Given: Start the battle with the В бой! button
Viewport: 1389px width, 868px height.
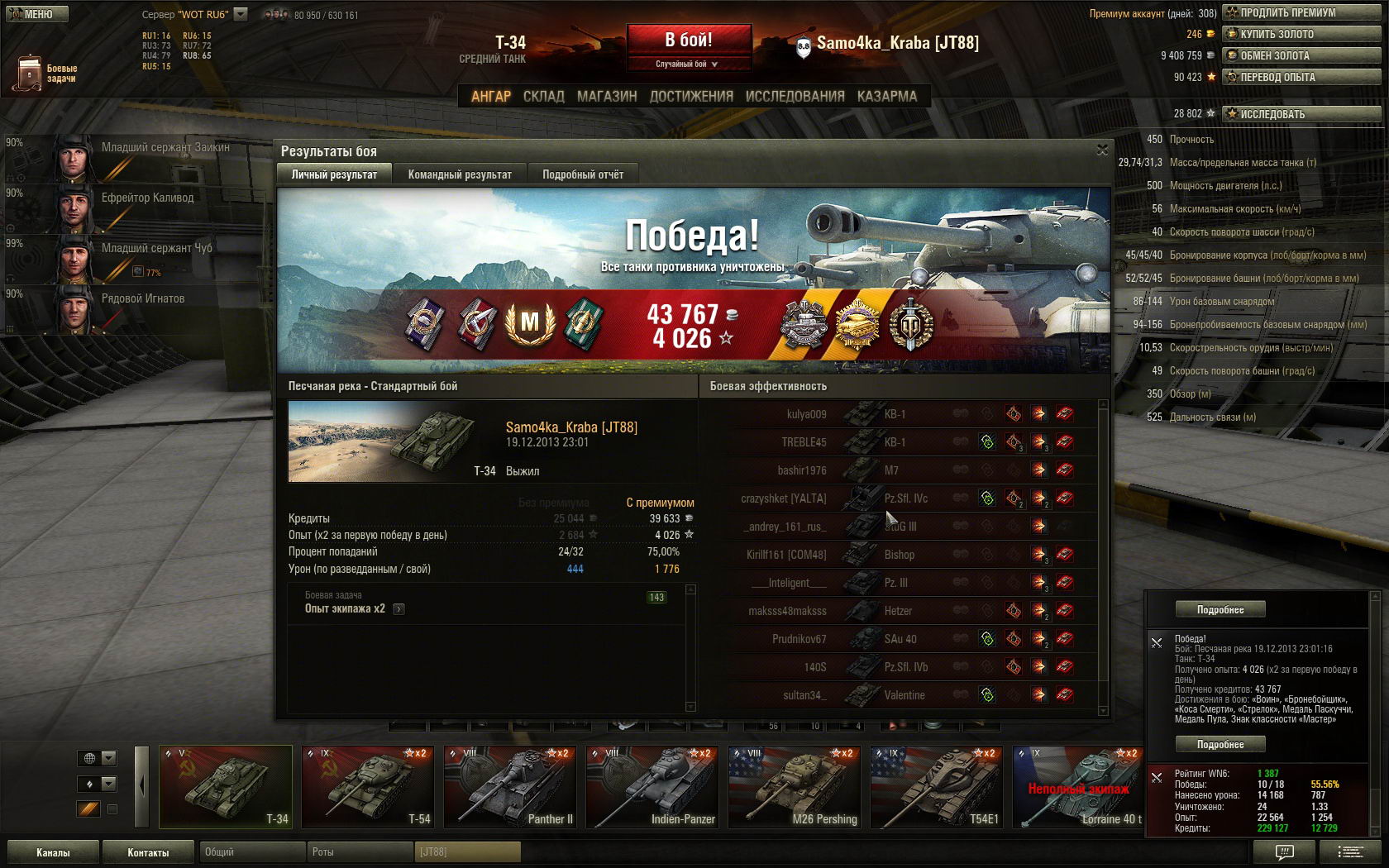Looking at the screenshot, I should [x=689, y=40].
